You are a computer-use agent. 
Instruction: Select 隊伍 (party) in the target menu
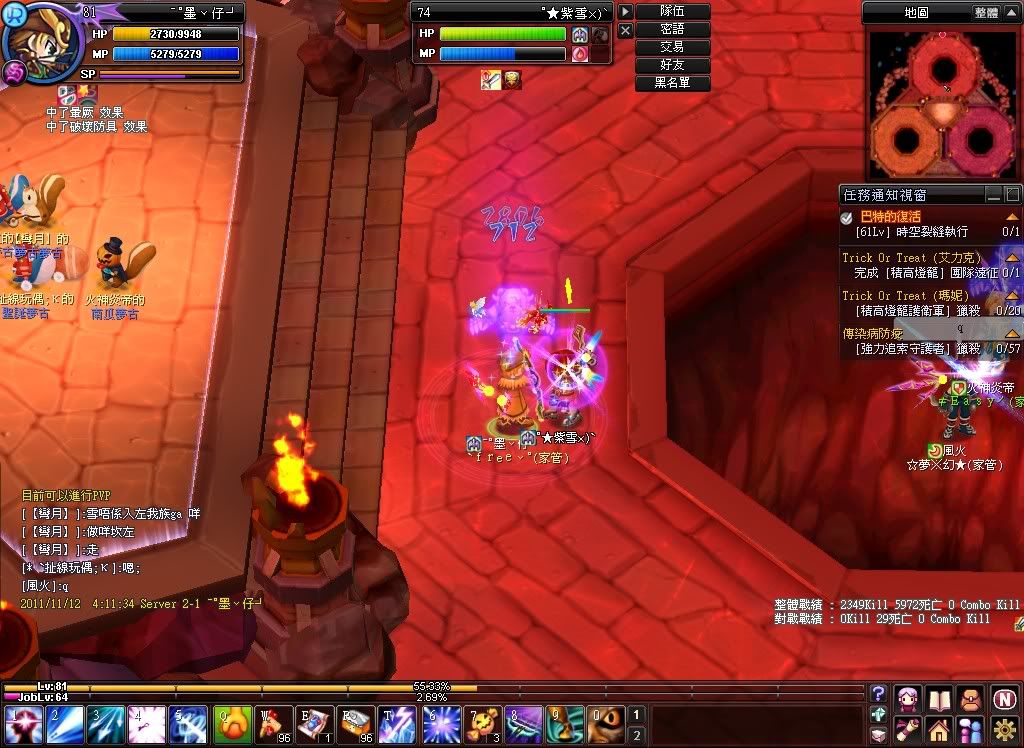coord(673,11)
